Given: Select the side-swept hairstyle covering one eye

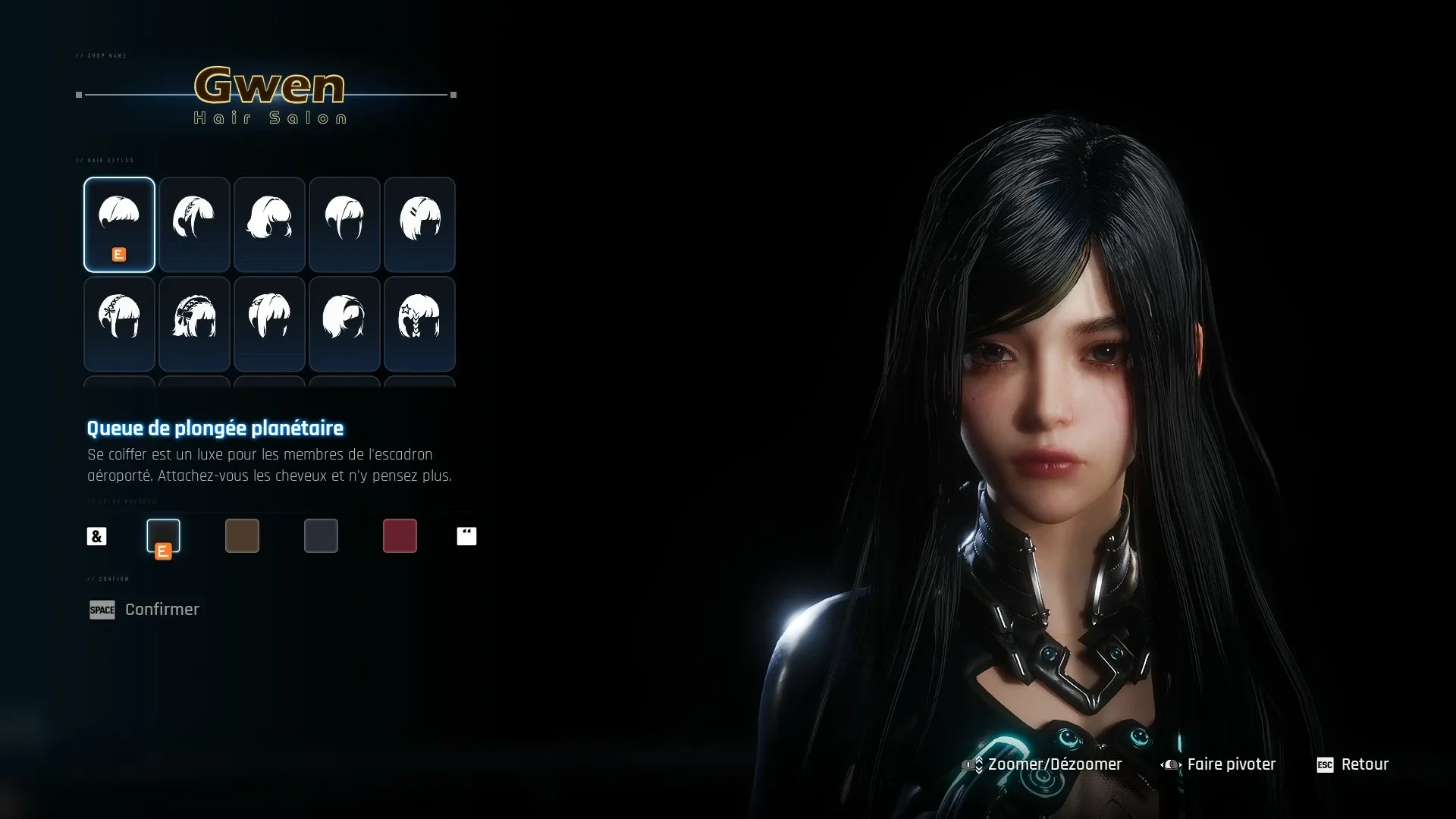Looking at the screenshot, I should point(344,324).
